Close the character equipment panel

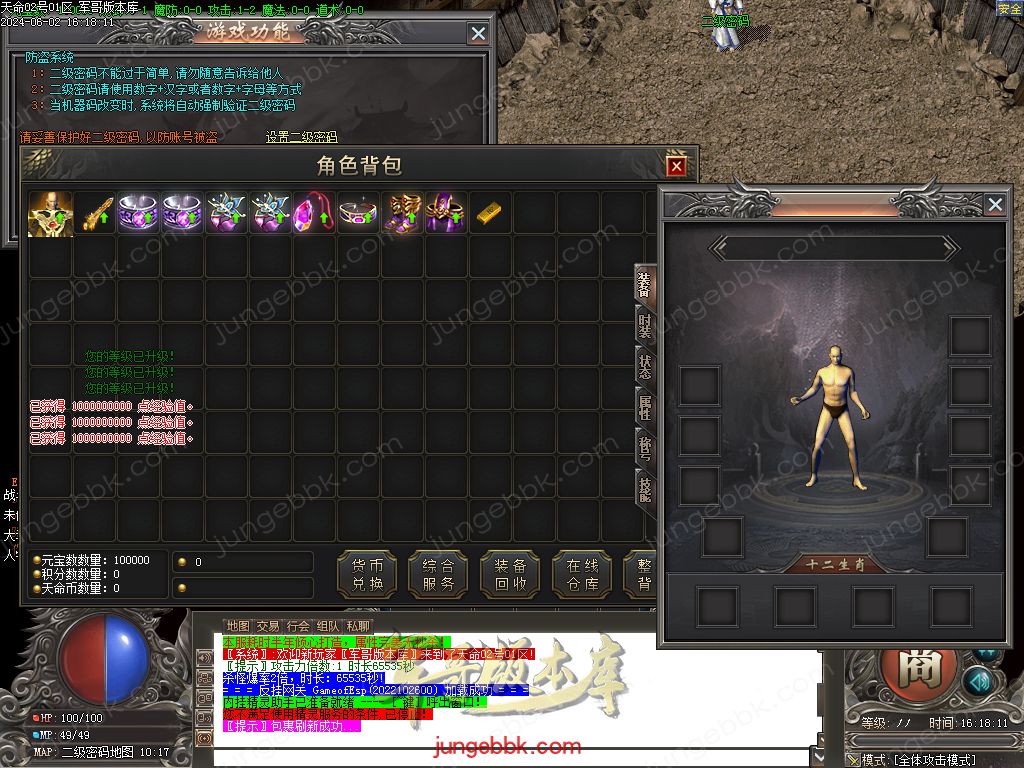[994, 205]
